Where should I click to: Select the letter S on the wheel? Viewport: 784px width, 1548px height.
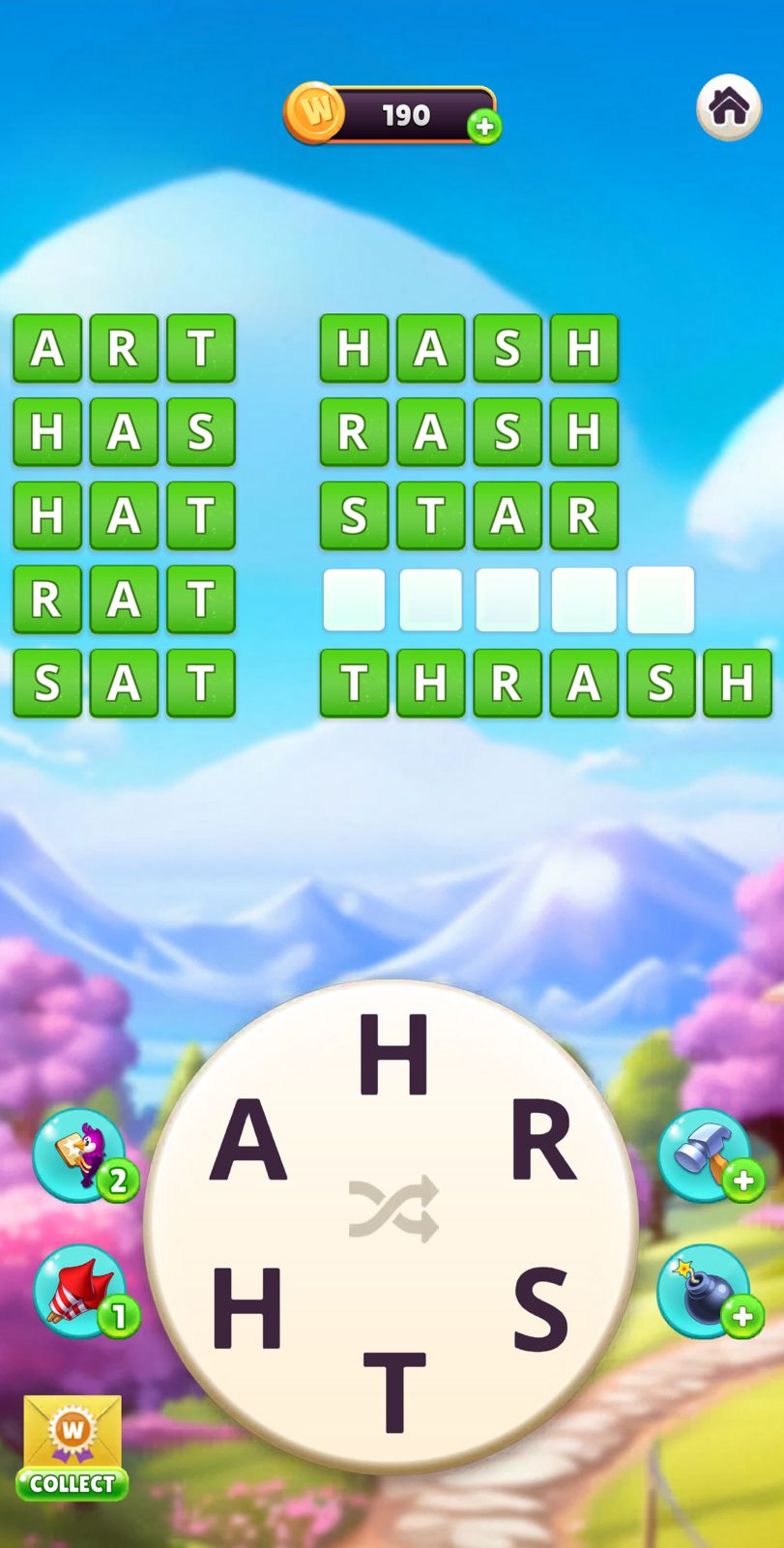point(540,1309)
